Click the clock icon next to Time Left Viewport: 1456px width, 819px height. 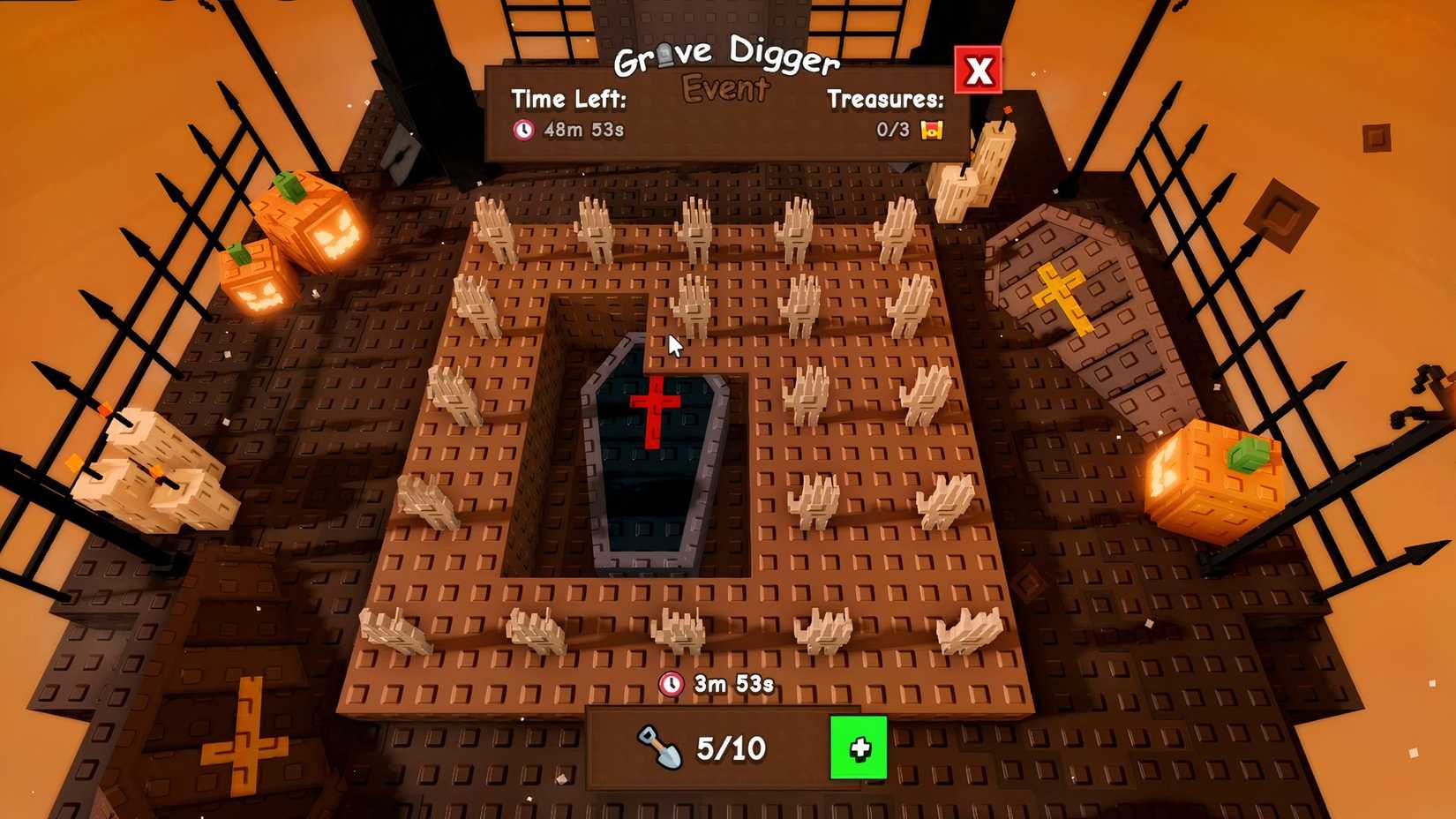pyautogui.click(x=524, y=129)
